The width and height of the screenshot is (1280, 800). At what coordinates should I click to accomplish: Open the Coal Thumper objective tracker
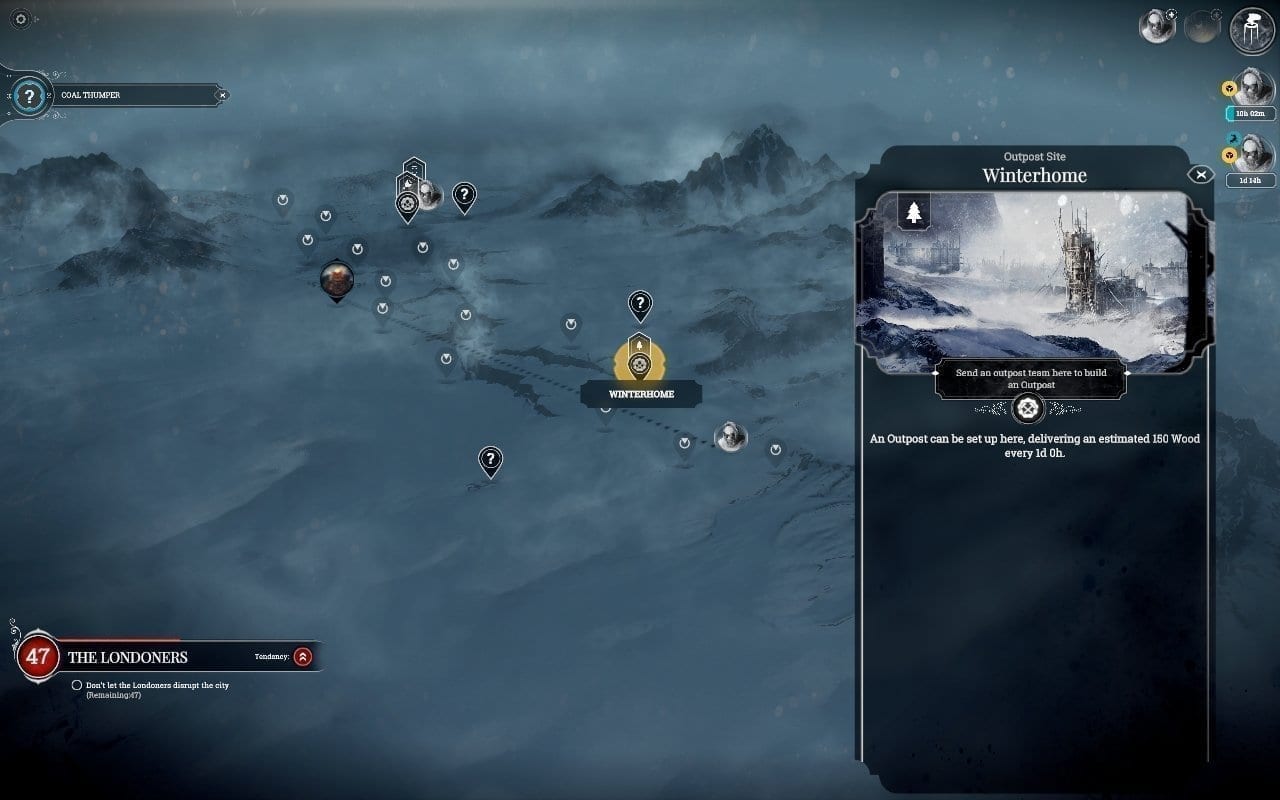pyautogui.click(x=30, y=96)
